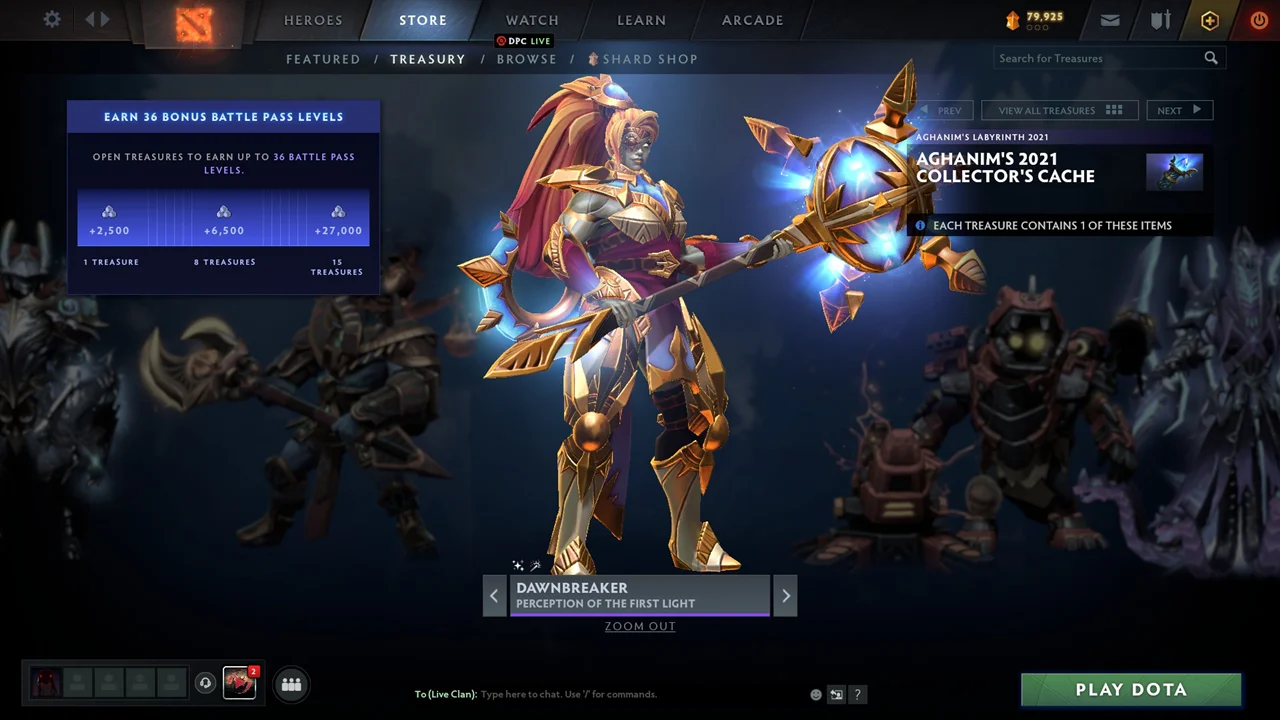Image resolution: width=1280 pixels, height=720 pixels.
Task: Select the Arcade tab
Action: (x=753, y=20)
